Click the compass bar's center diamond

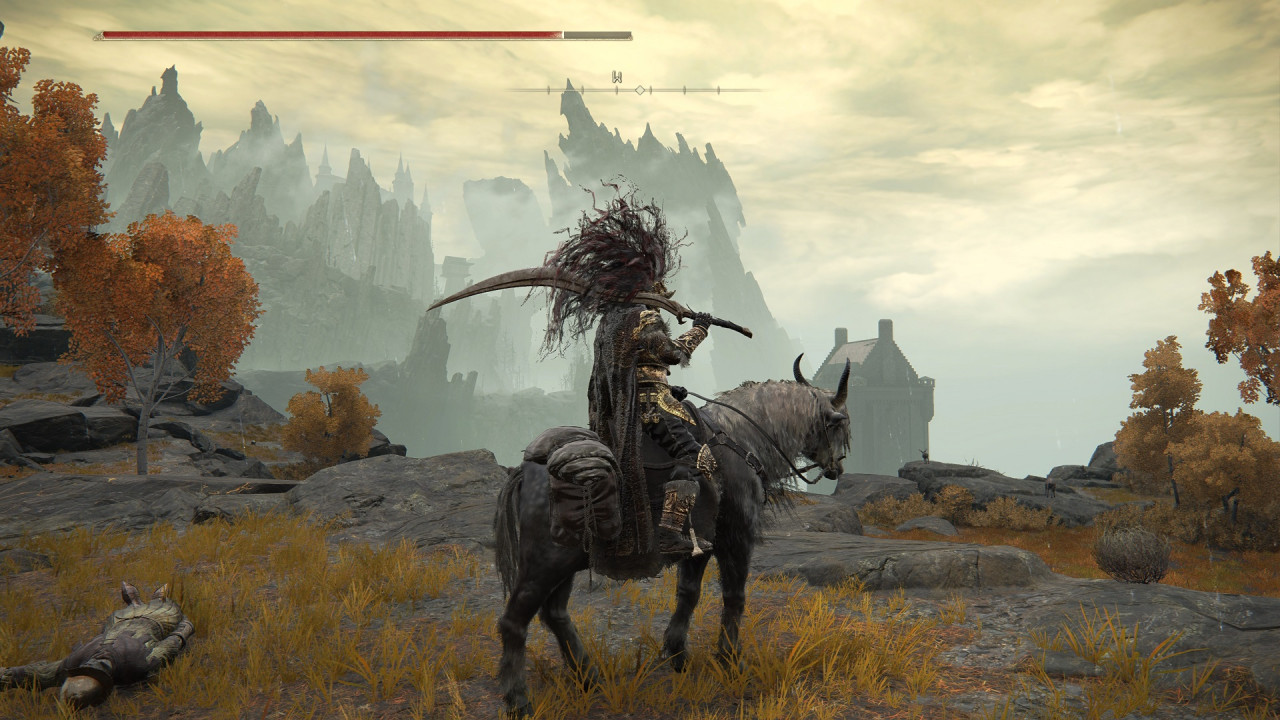click(640, 90)
